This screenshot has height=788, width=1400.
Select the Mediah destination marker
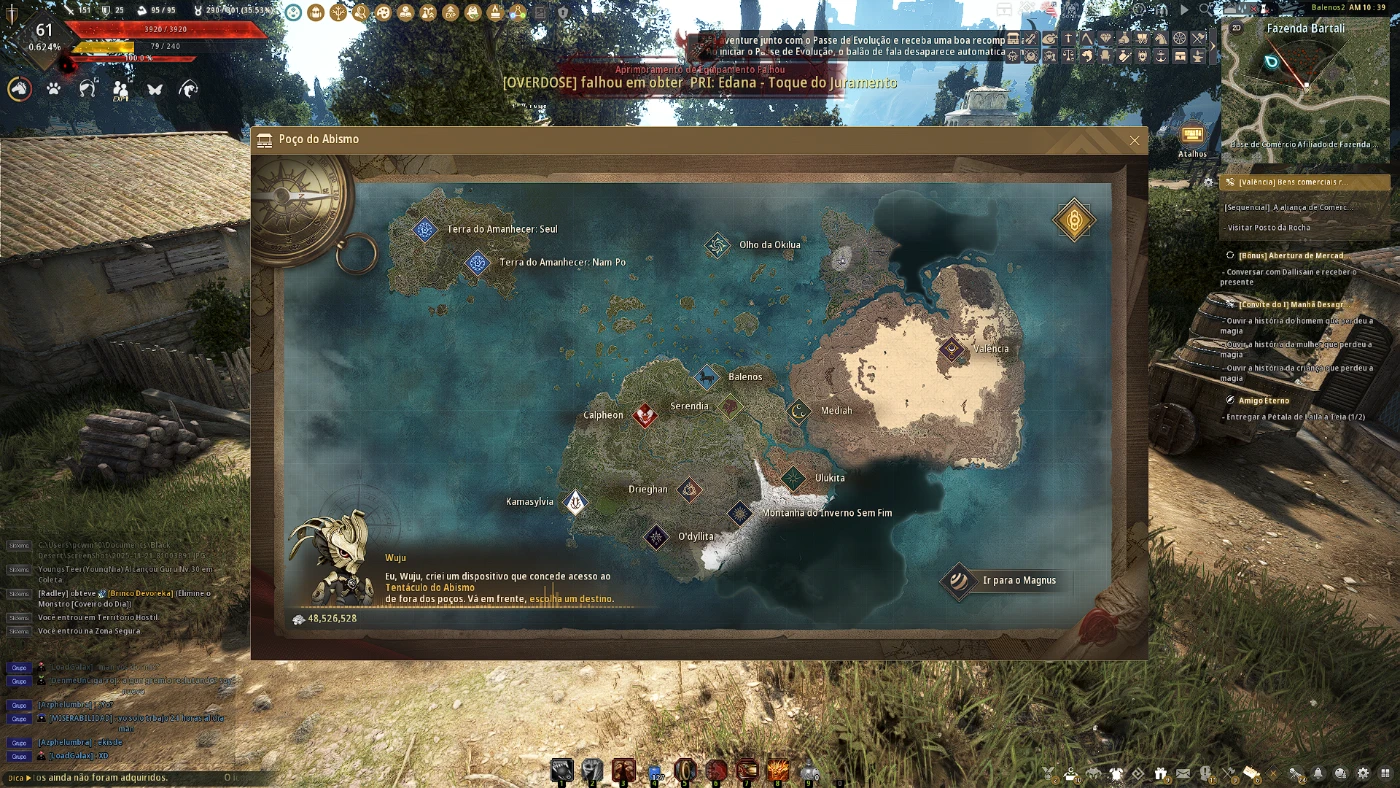click(x=798, y=410)
